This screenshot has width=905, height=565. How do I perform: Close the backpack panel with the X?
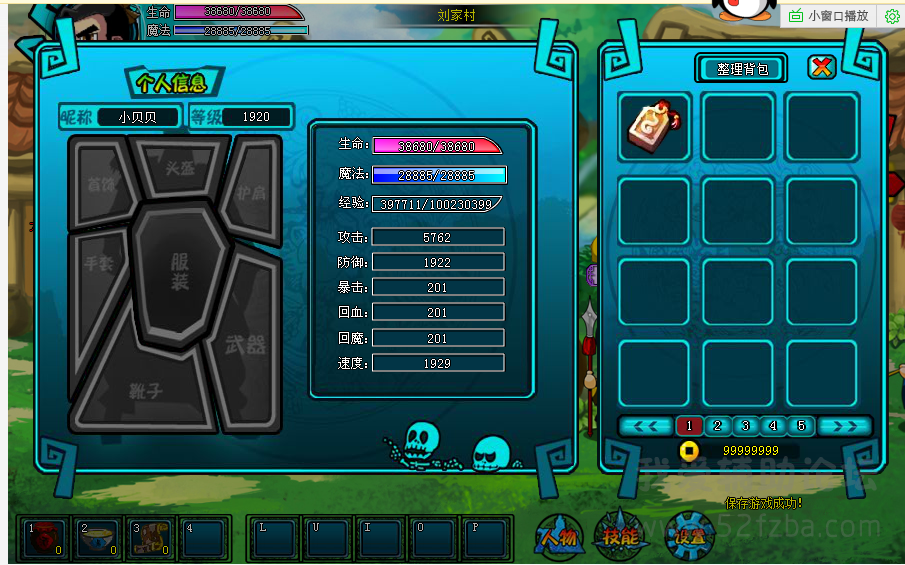pyautogui.click(x=821, y=67)
